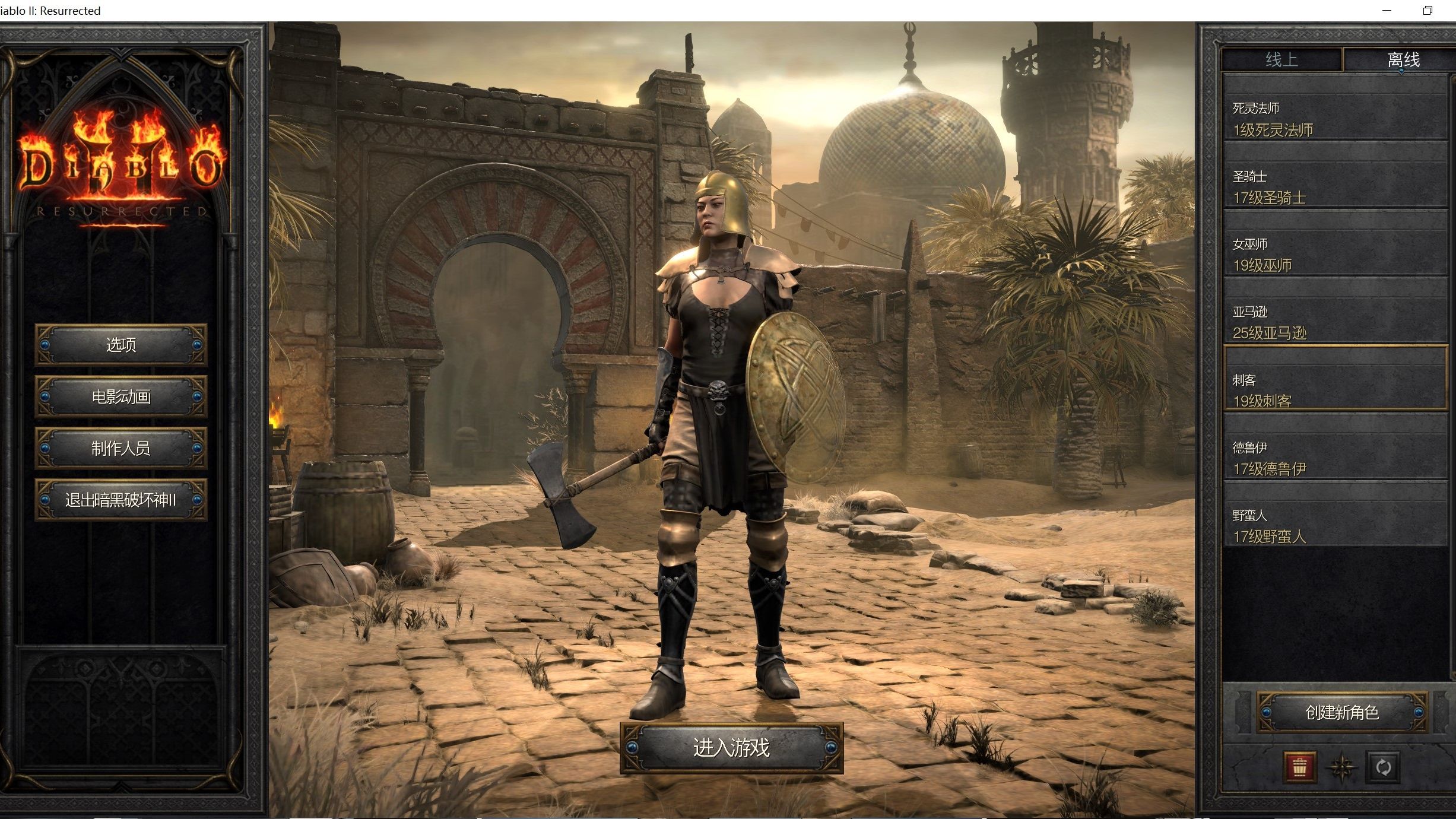Viewport: 1456px width, 819px height.
Task: Click the compass star icon button
Action: click(1341, 767)
